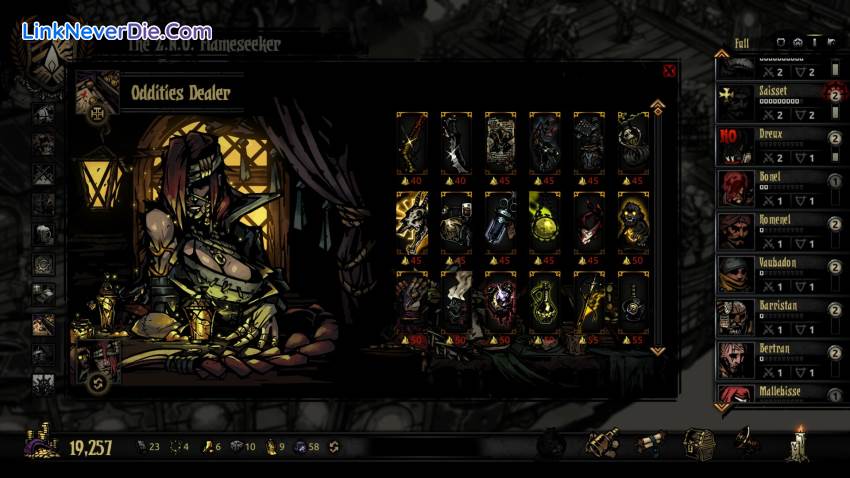Click the candle icon in bottom bar

coord(798,442)
